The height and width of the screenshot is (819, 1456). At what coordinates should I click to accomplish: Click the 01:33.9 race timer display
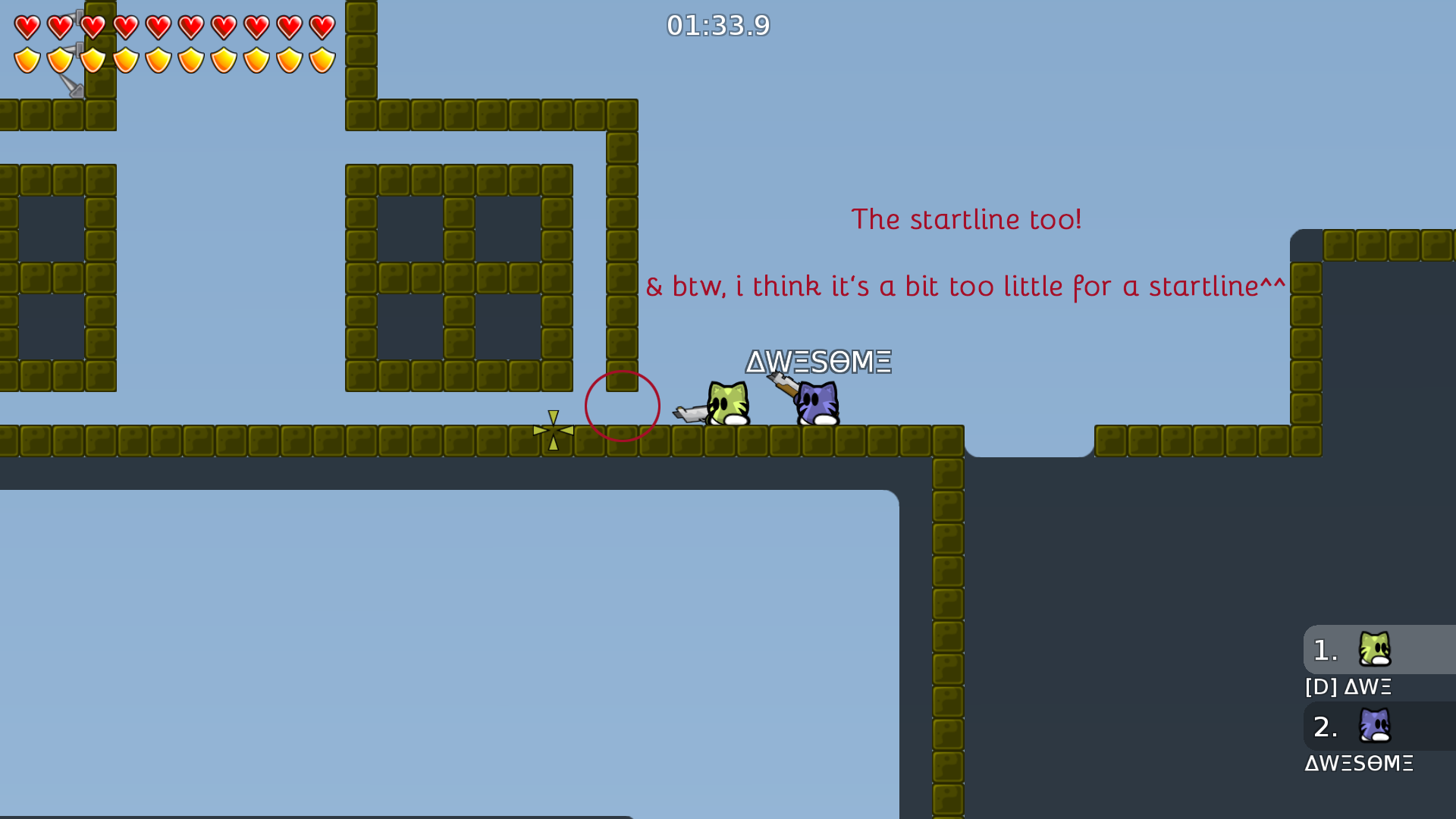pos(717,26)
